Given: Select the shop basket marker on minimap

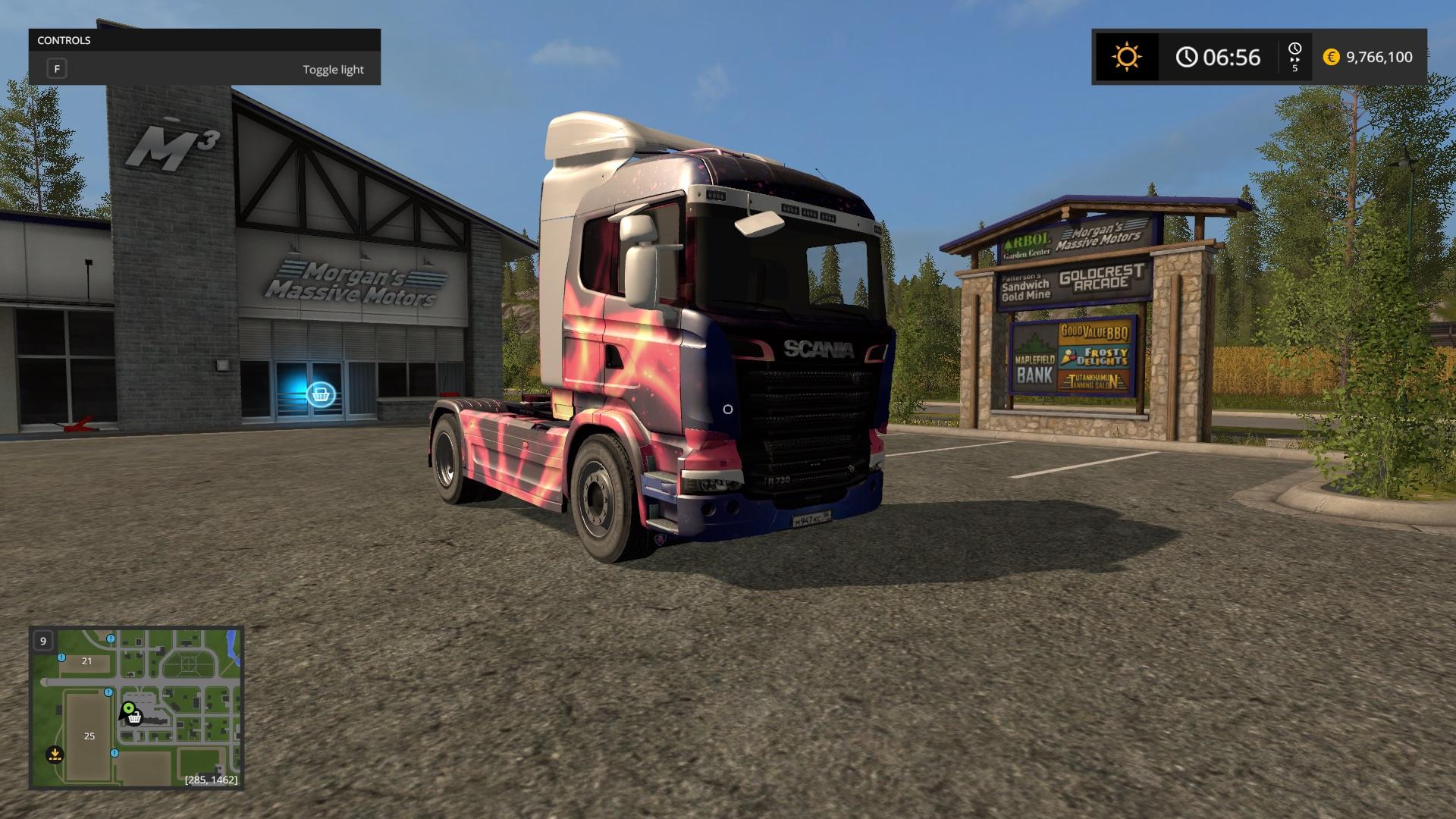Looking at the screenshot, I should pyautogui.click(x=136, y=717).
